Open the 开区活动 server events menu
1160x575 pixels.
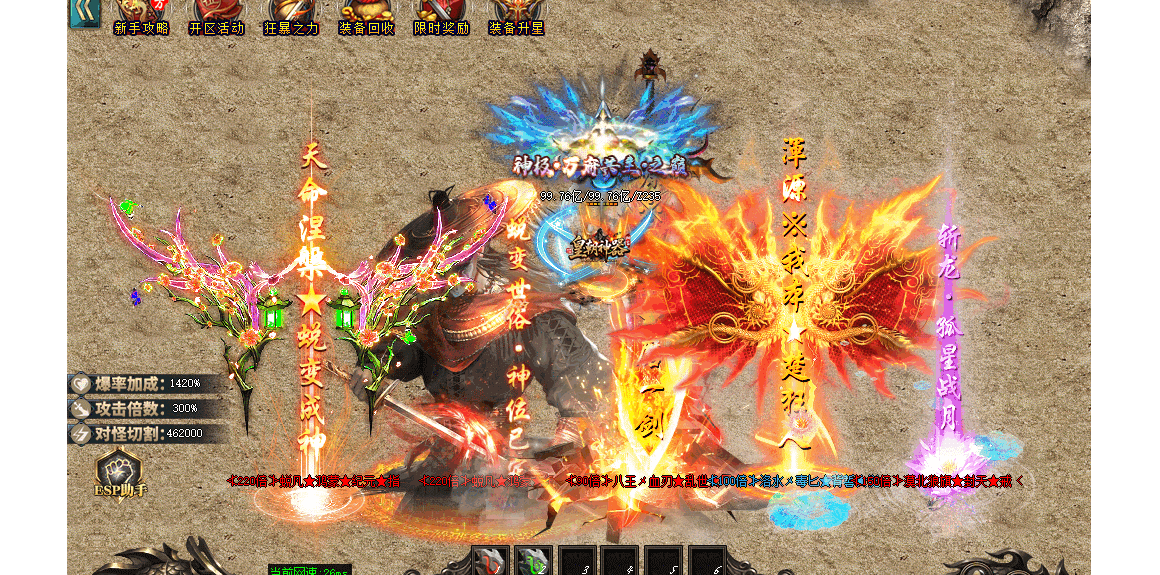point(216,17)
